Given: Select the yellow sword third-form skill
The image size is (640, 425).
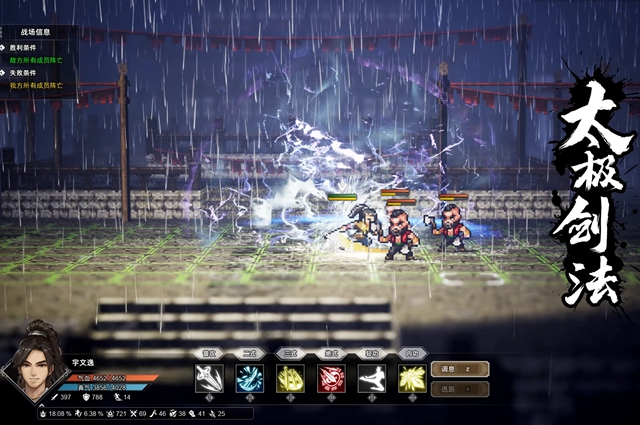Looking at the screenshot, I should pos(291,378).
